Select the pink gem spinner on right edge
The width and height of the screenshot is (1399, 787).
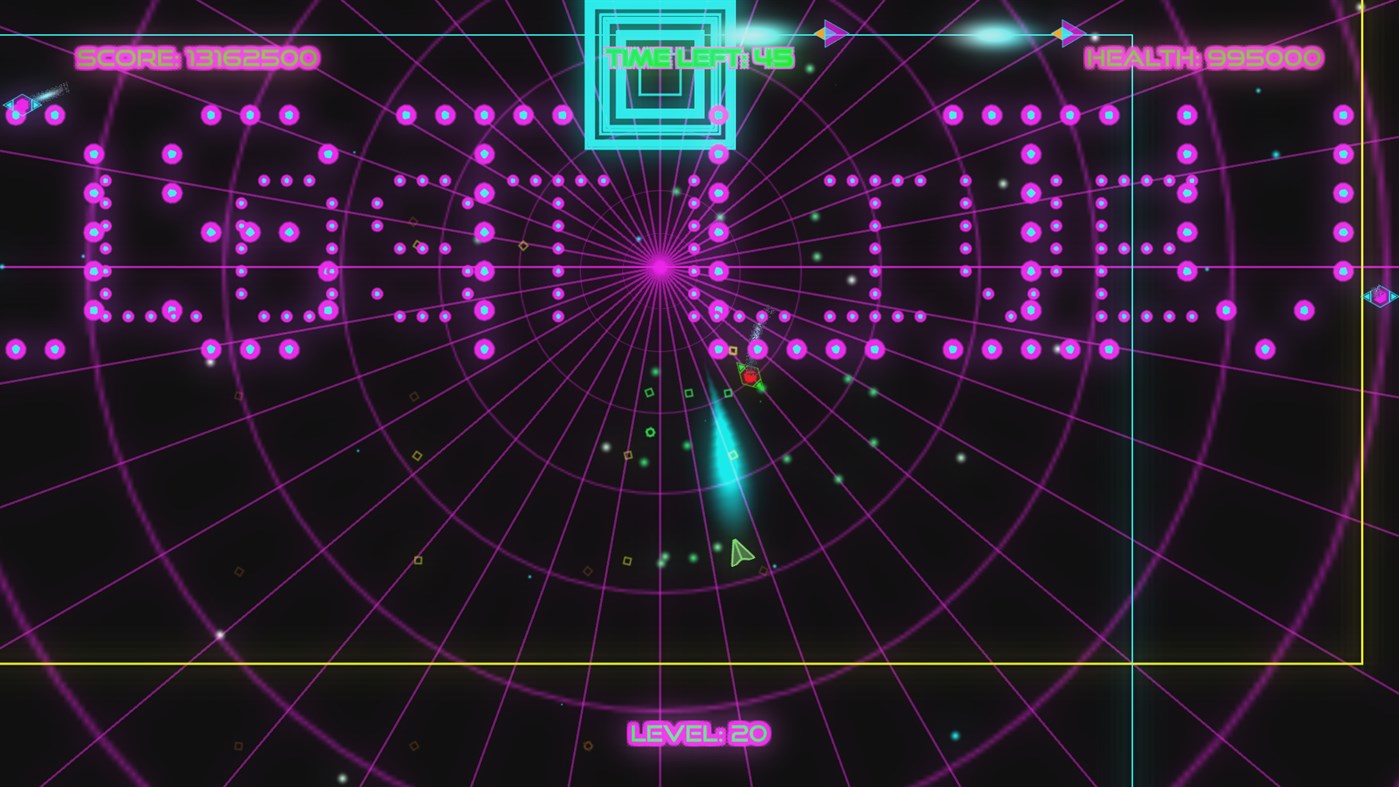click(x=1380, y=296)
